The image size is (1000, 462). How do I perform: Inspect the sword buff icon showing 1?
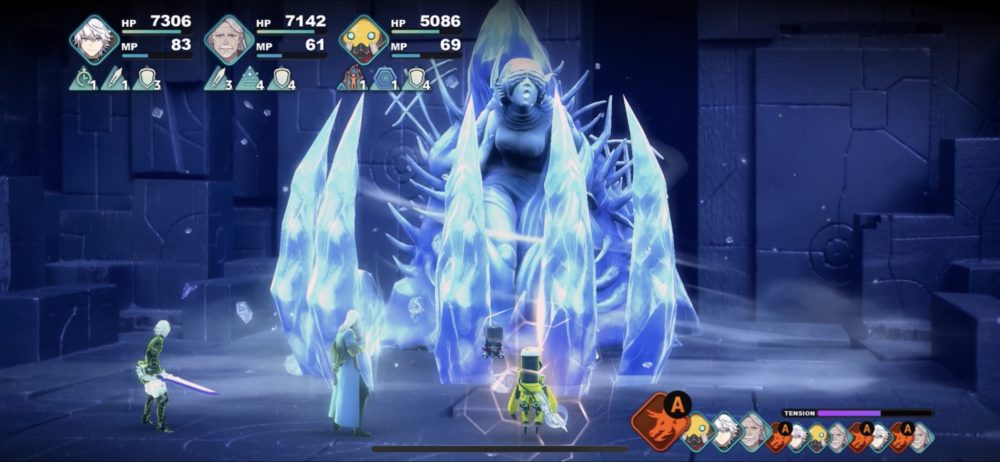coord(115,78)
